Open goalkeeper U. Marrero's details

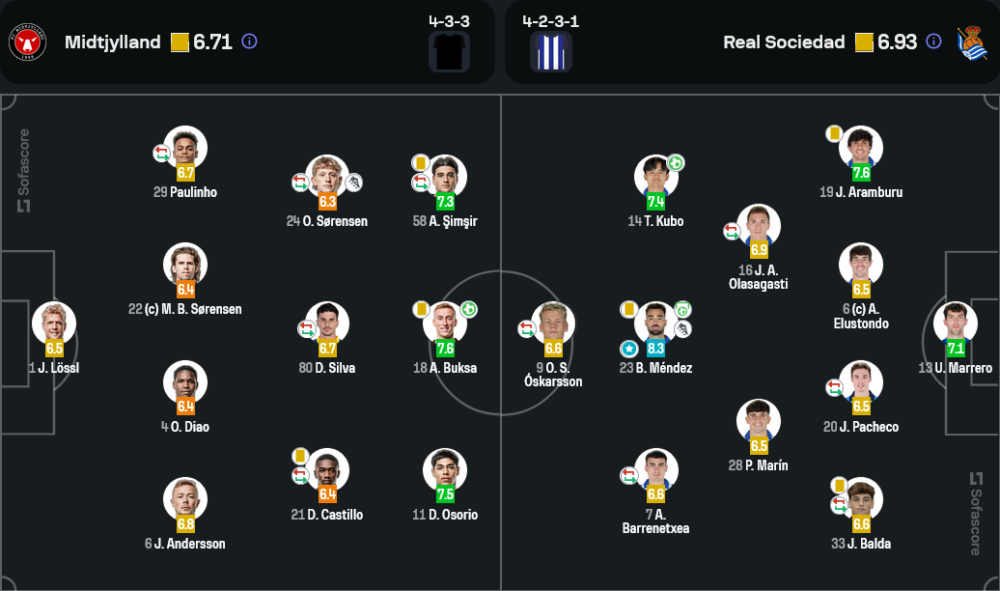pyautogui.click(x=954, y=324)
